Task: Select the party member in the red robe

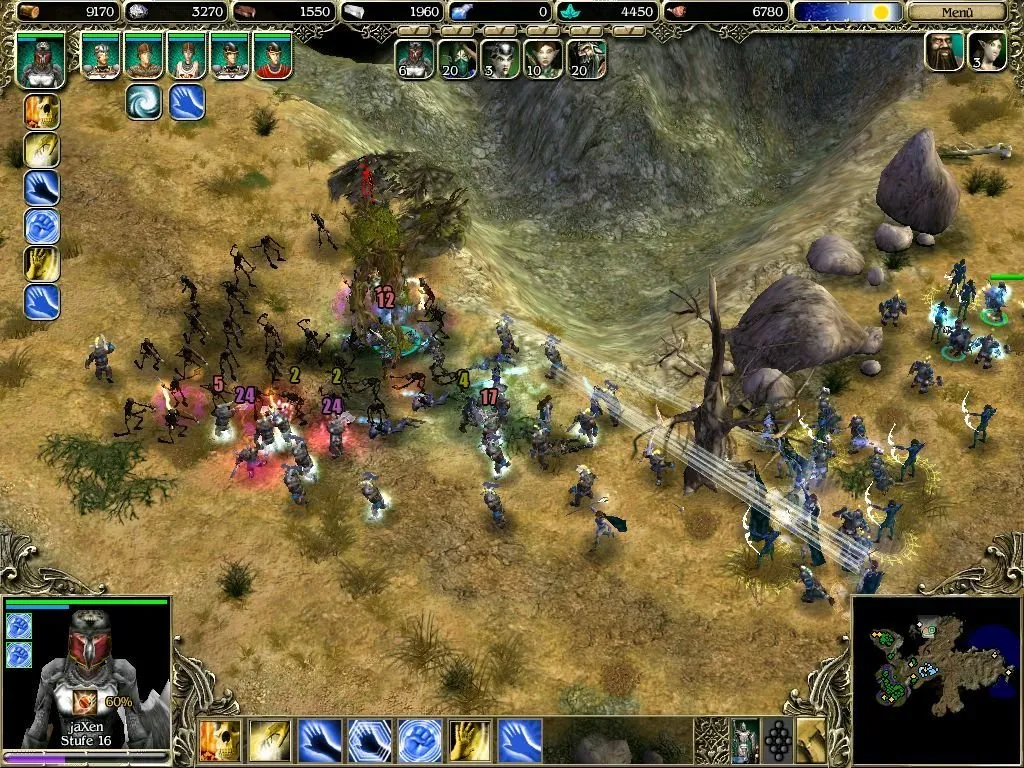Action: (x=272, y=56)
